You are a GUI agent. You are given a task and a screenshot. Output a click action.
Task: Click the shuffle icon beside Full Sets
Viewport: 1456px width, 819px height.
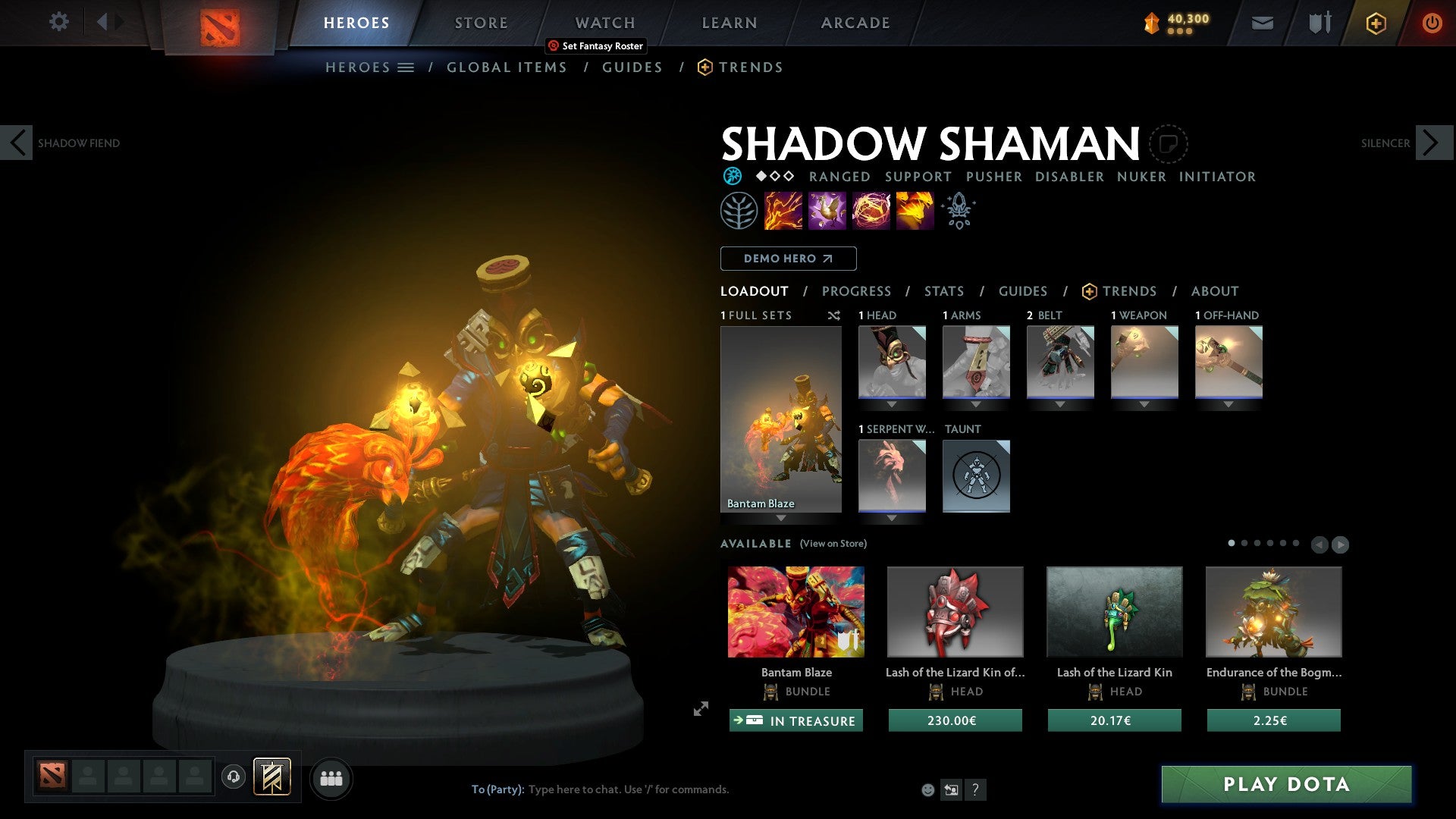[x=834, y=315]
